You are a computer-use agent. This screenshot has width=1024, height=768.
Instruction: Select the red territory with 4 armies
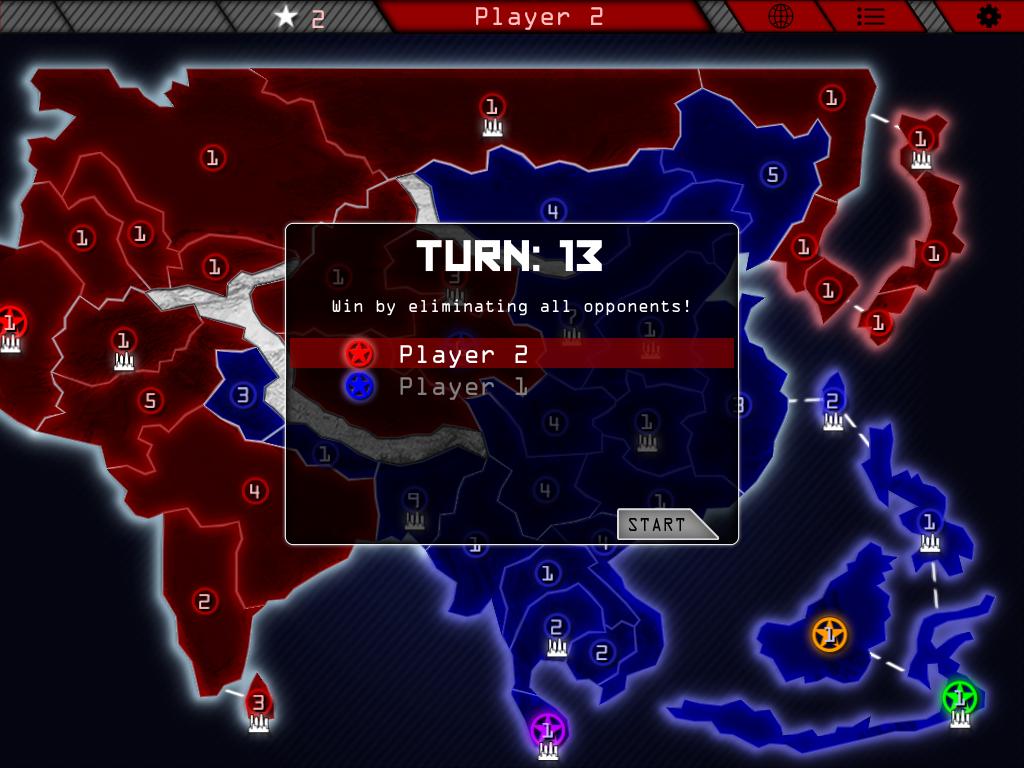[x=255, y=491]
